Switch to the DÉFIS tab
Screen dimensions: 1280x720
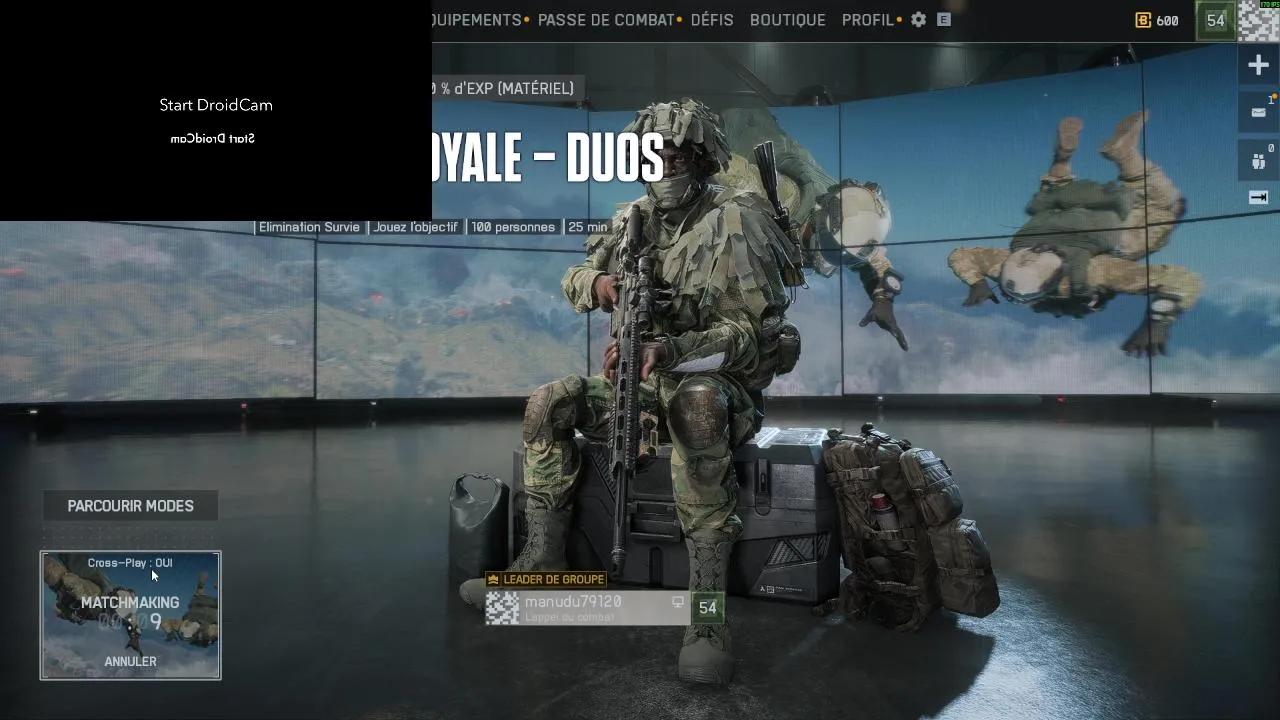(712, 20)
